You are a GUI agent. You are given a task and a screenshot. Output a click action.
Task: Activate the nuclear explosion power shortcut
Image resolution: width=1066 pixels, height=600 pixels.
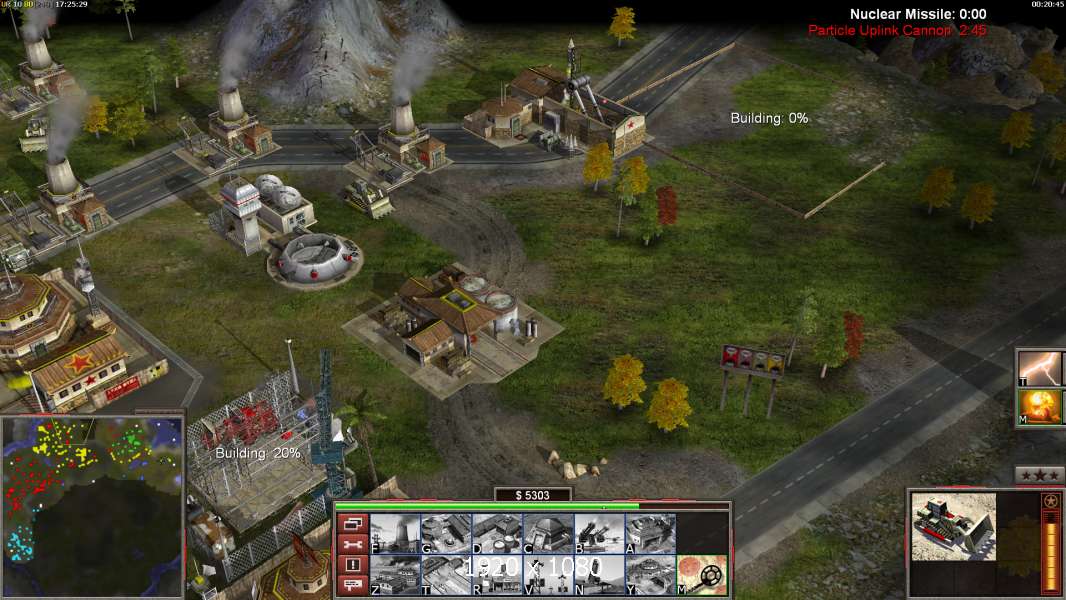point(1040,407)
